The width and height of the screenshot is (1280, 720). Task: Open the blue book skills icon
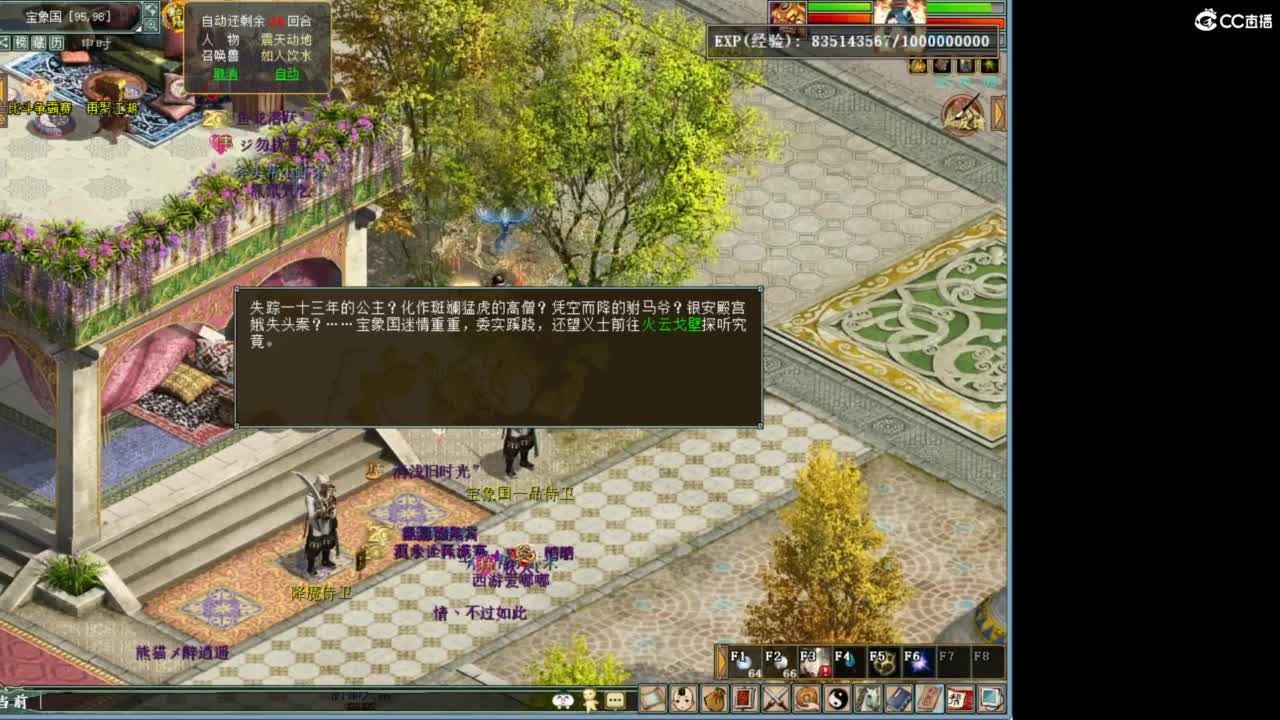[x=898, y=701]
